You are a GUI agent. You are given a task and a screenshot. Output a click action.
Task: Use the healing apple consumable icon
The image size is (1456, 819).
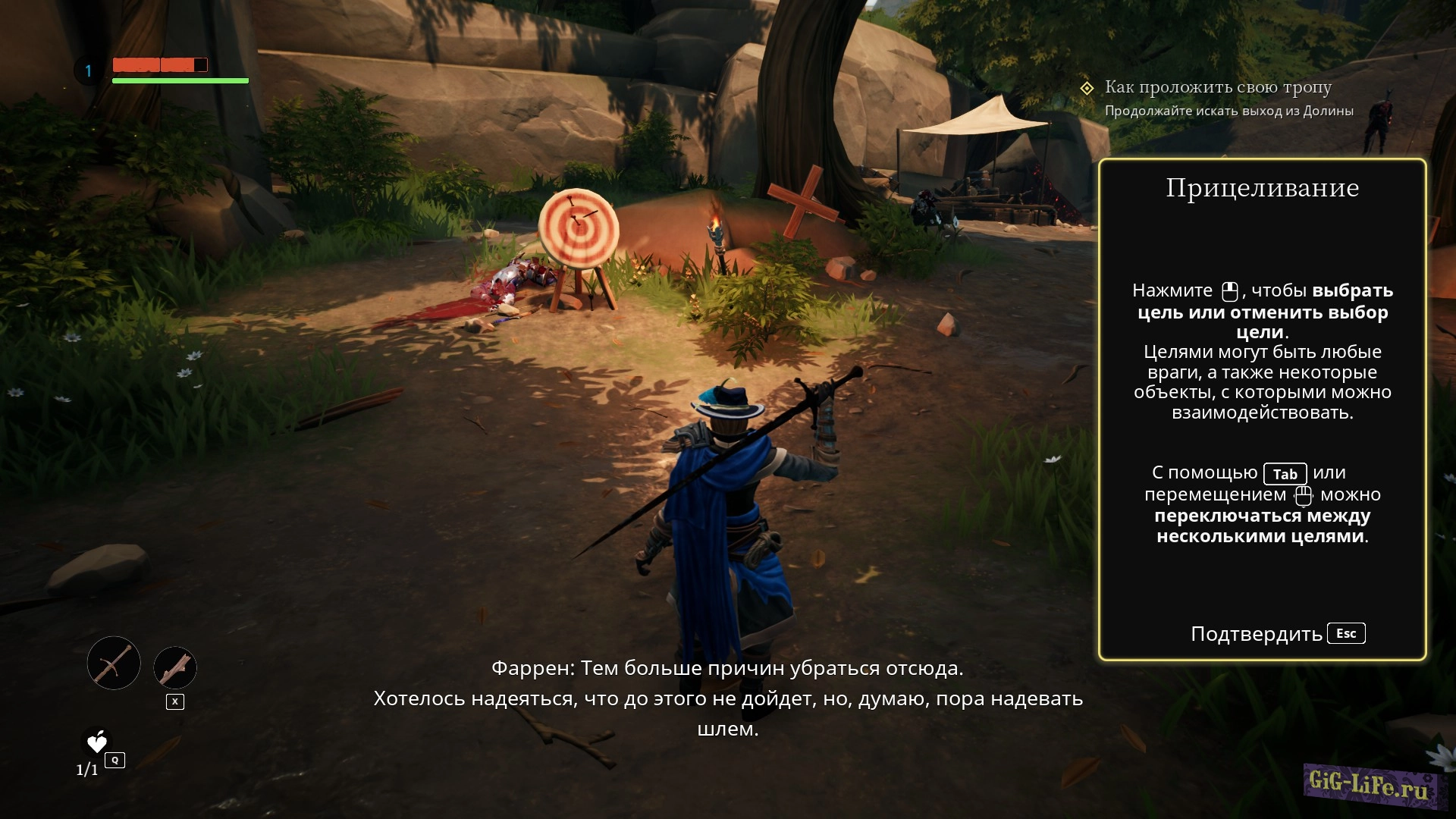coord(97,742)
